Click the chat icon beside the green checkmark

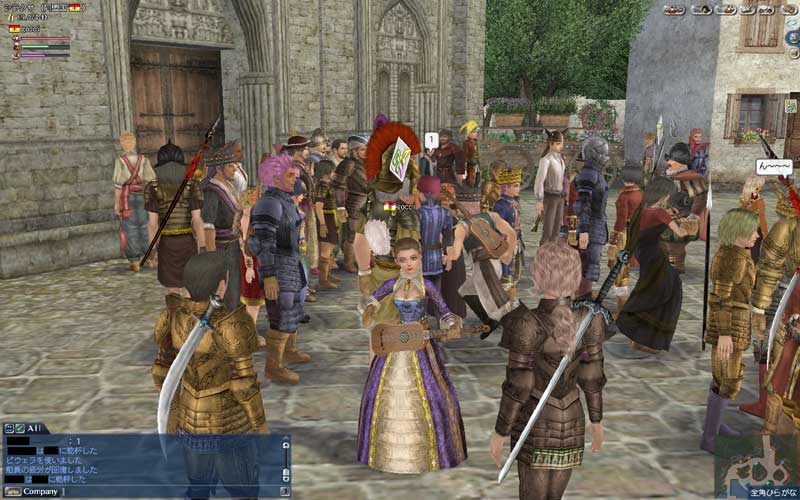tap(8, 428)
